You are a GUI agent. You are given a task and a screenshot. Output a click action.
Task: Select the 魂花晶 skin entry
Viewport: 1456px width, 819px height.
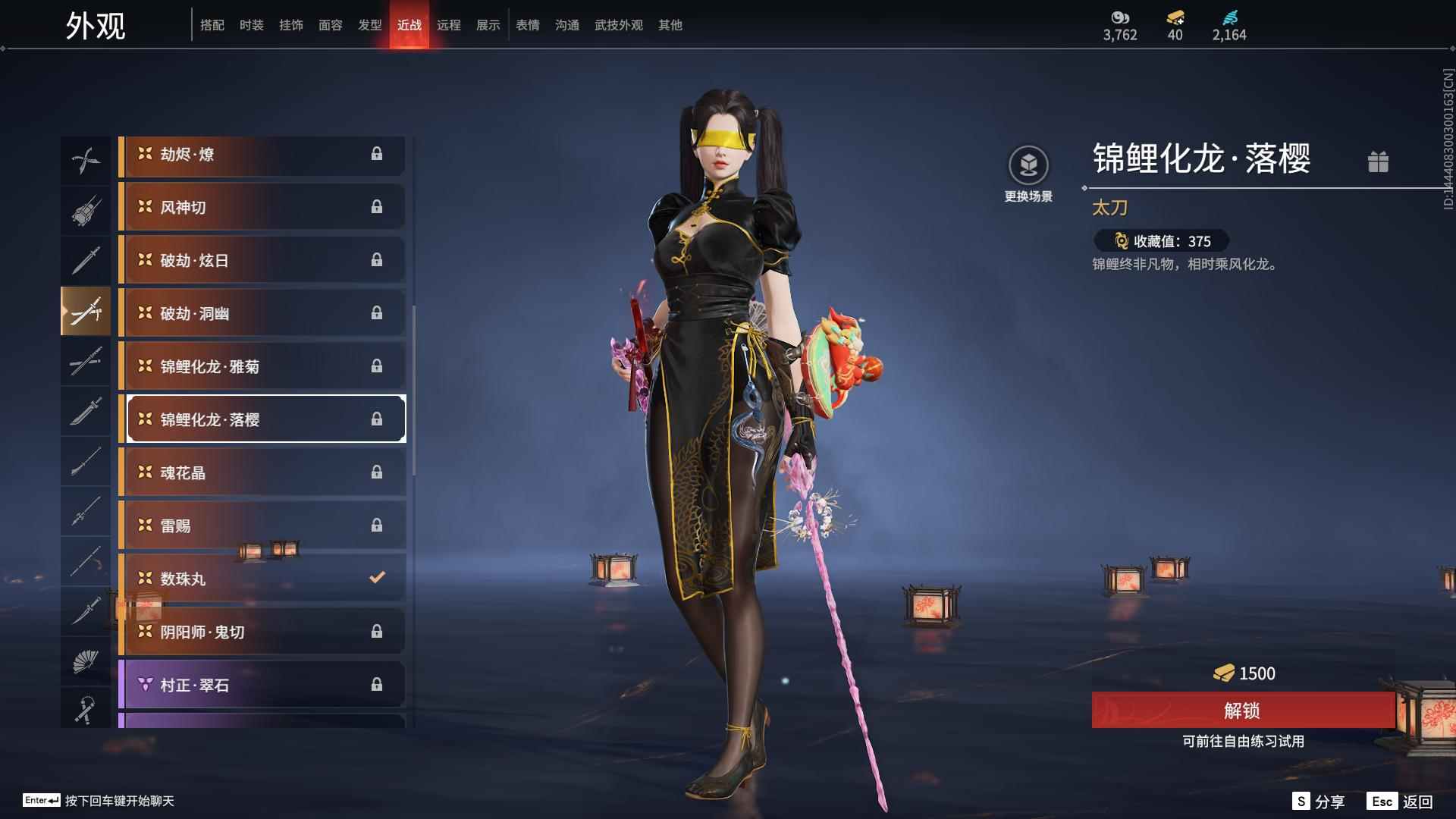pyautogui.click(x=262, y=472)
